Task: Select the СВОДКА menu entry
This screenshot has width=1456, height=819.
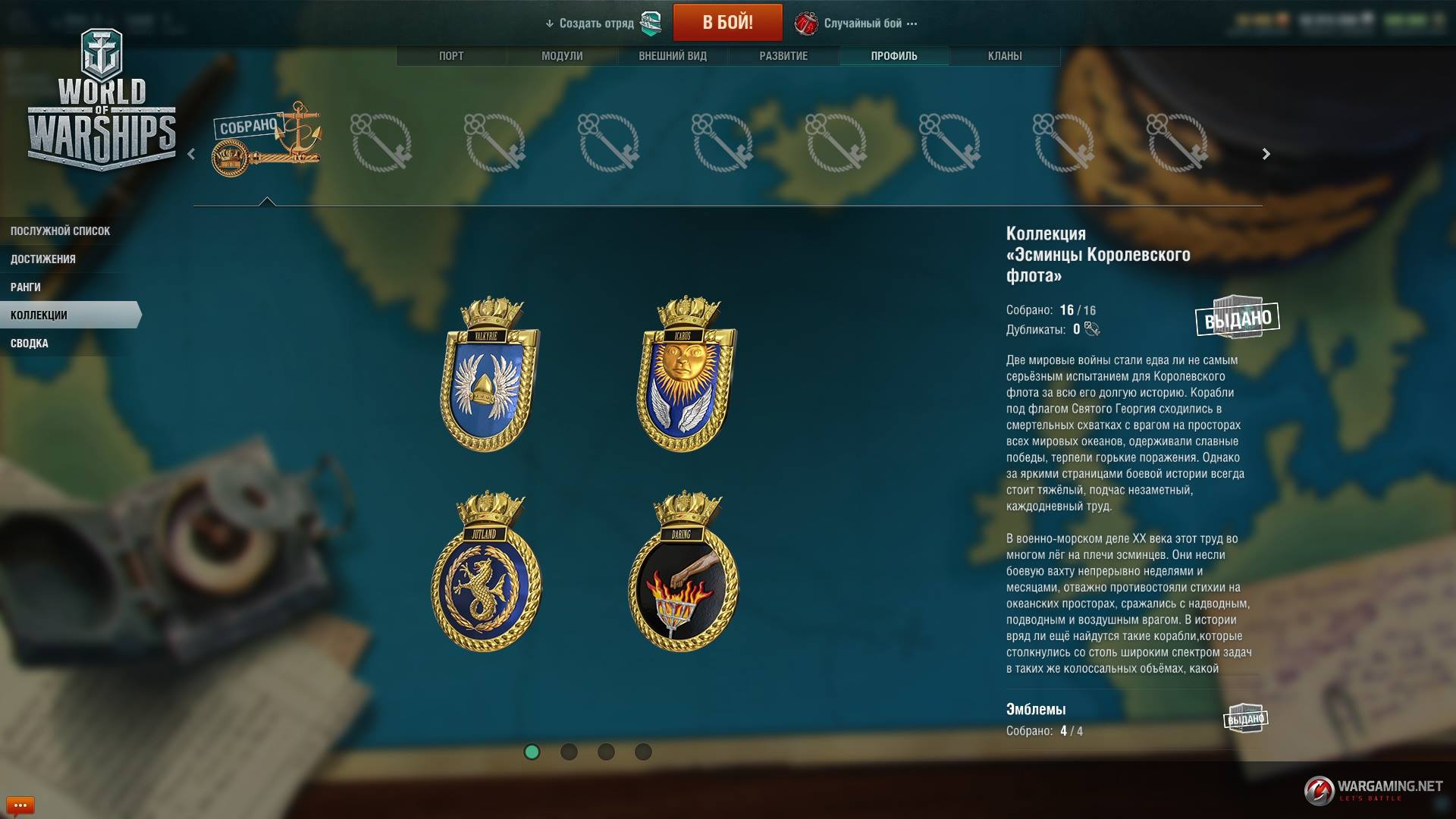Action: 30,344
